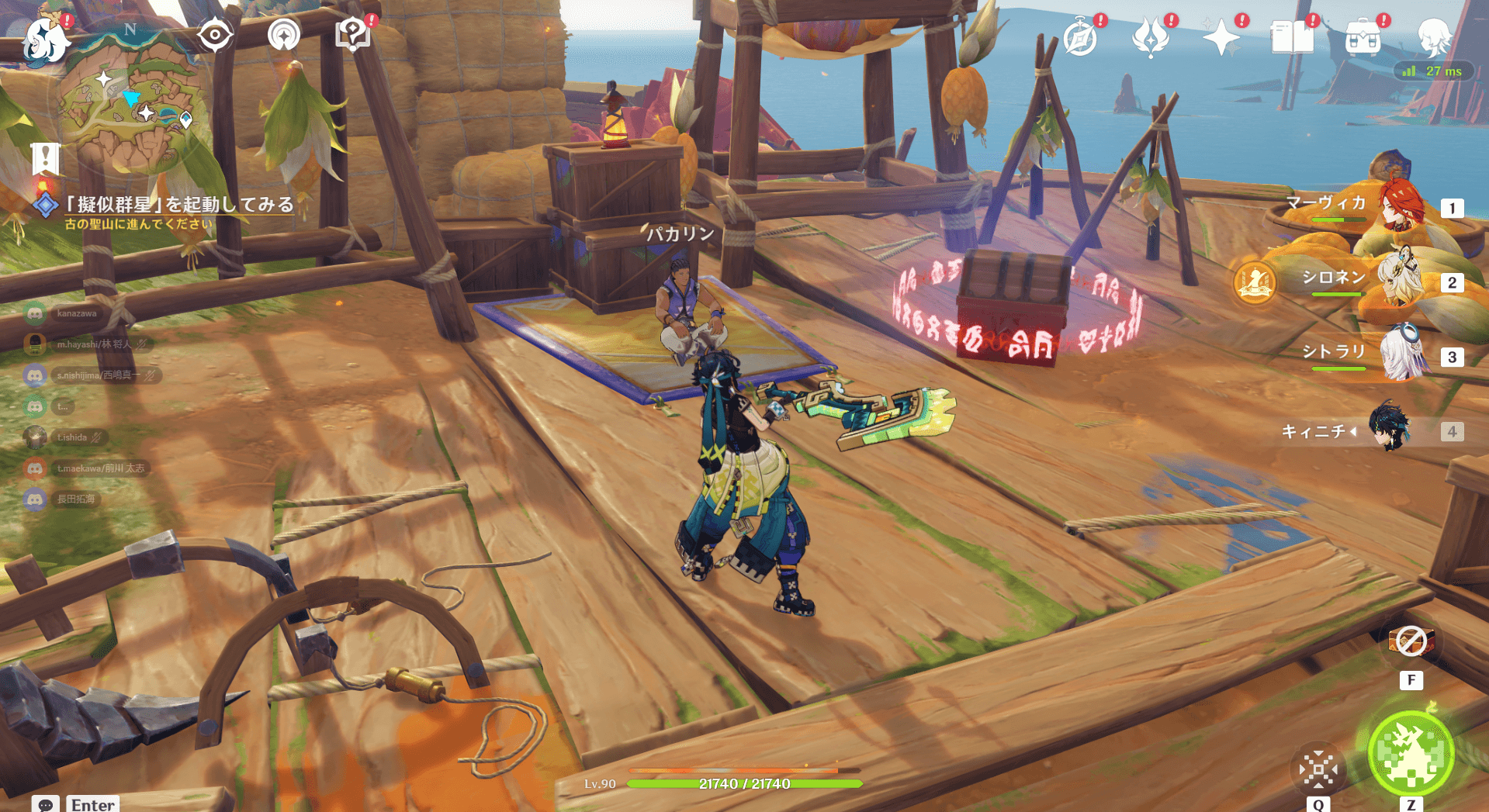Toggle the eye-shaped view icon
The image size is (1489, 812).
(214, 35)
